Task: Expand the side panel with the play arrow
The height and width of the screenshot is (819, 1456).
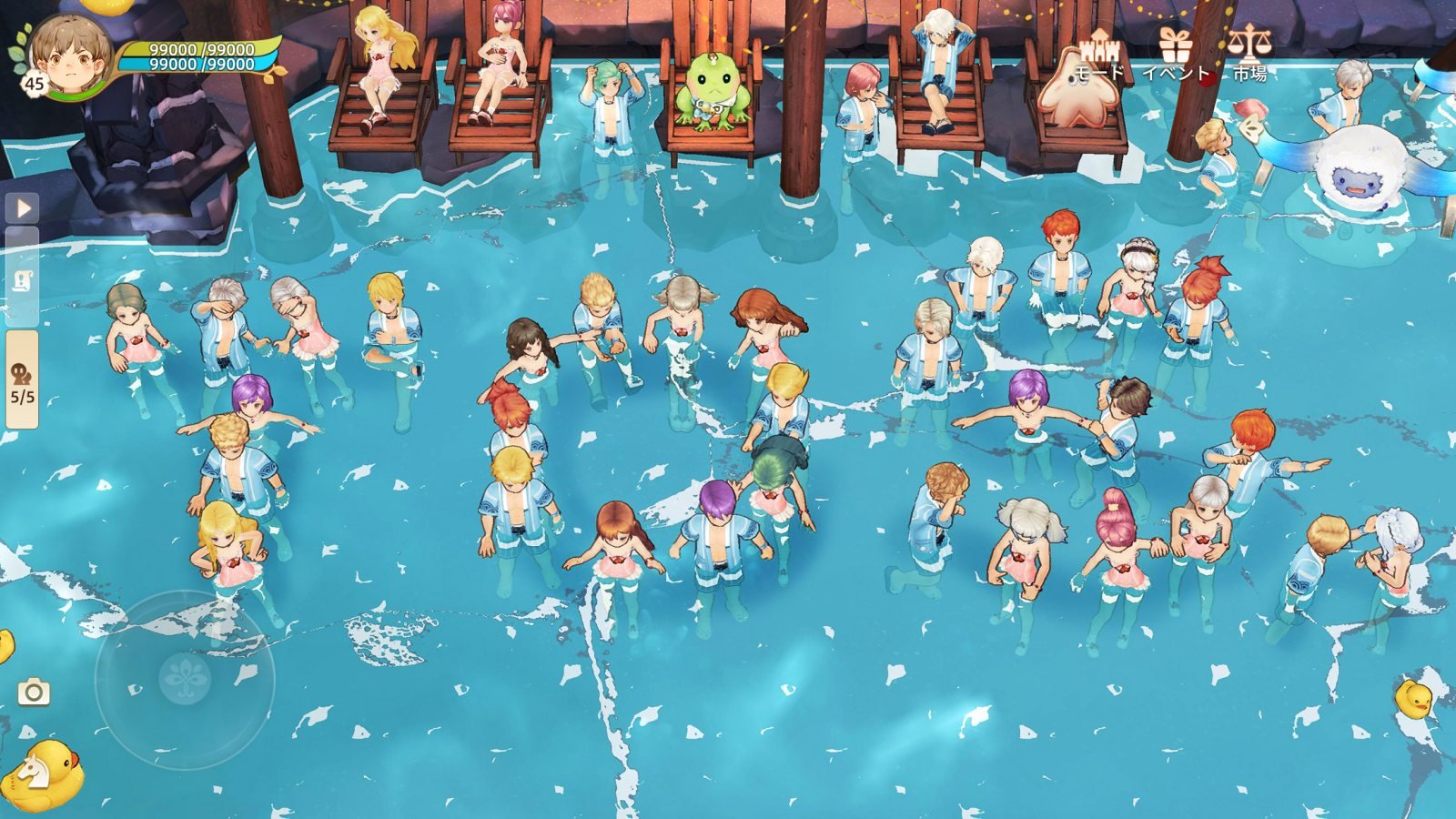Action: click(24, 208)
